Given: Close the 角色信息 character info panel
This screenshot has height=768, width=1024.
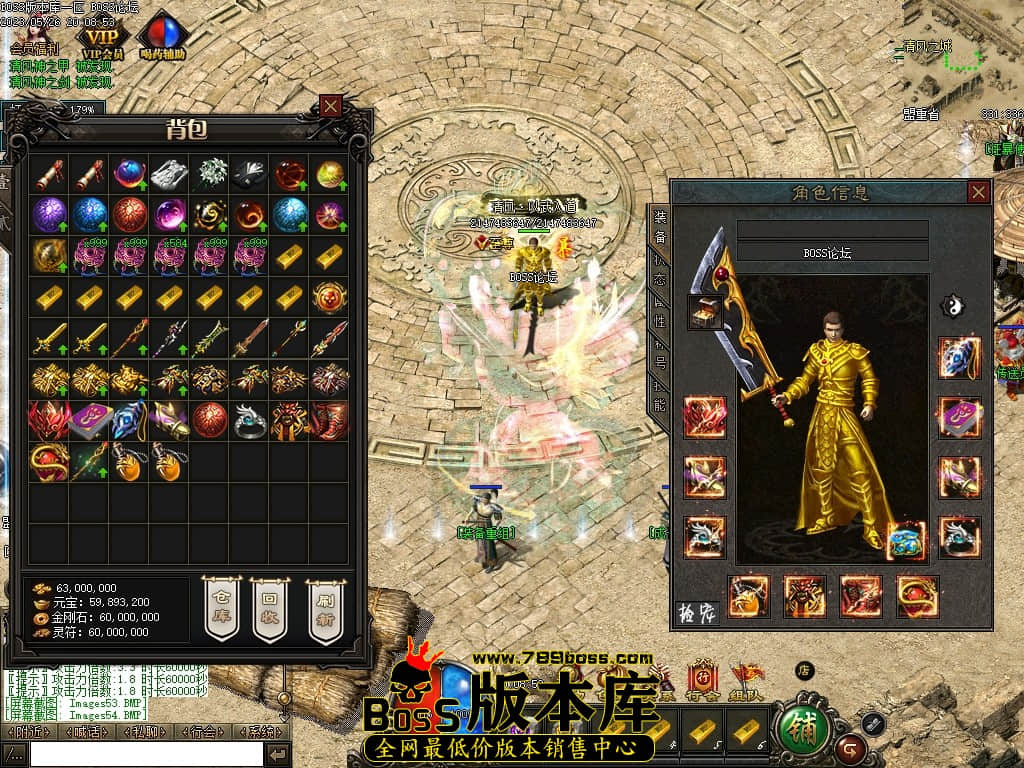Looking at the screenshot, I should coord(978,192).
